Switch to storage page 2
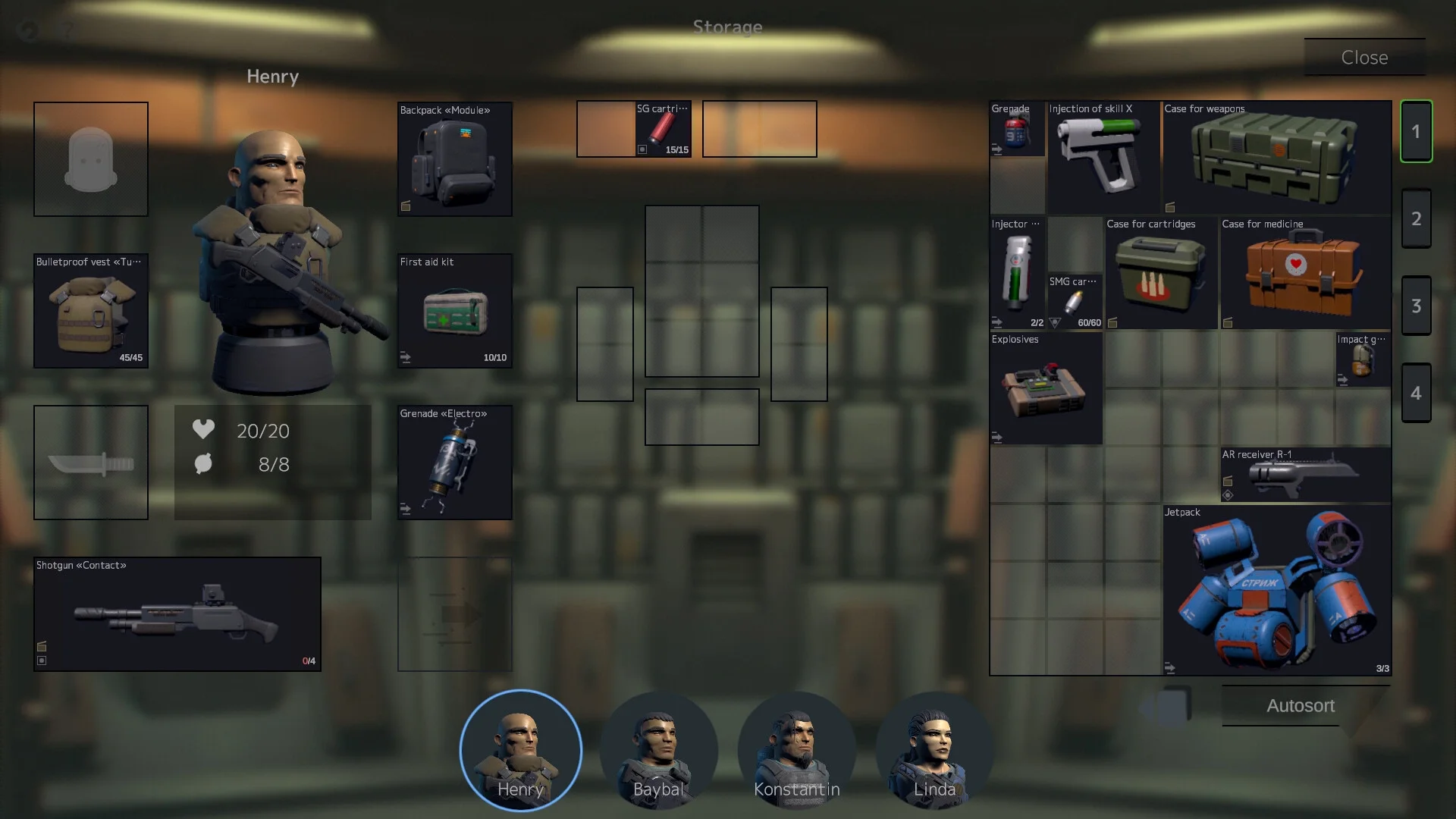 pos(1416,218)
